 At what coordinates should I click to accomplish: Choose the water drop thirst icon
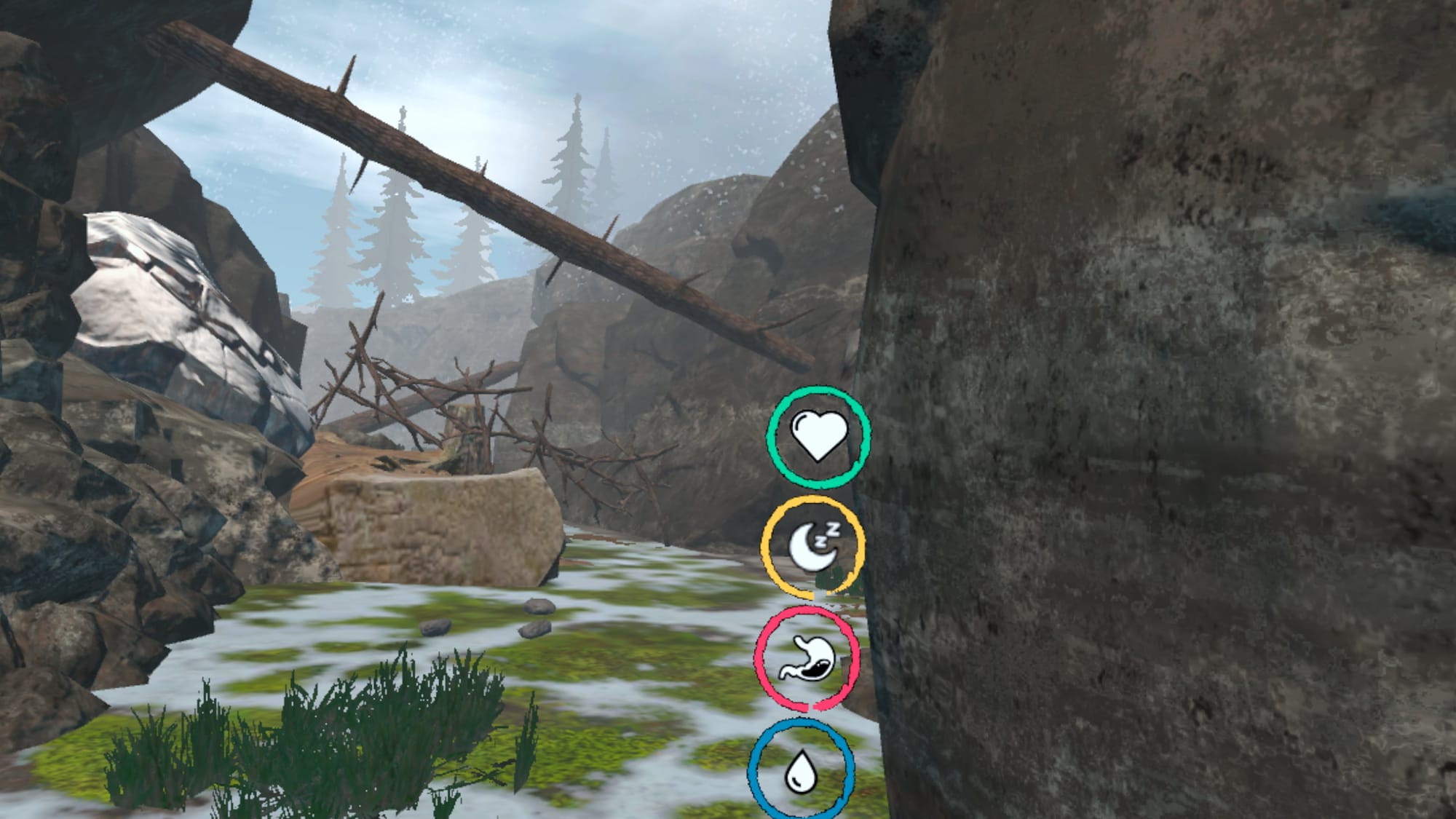click(x=800, y=772)
